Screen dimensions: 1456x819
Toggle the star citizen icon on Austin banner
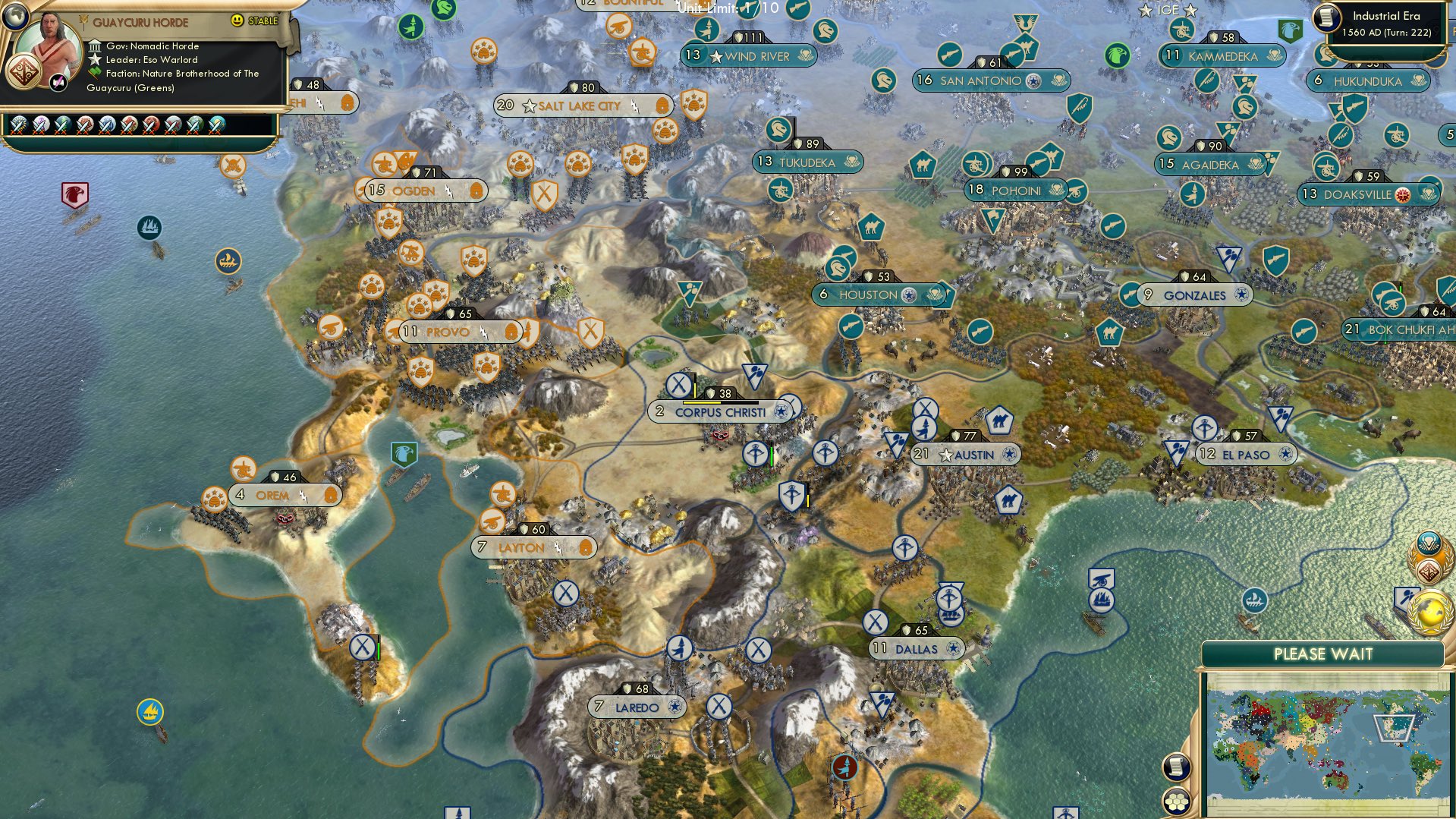coord(945,455)
